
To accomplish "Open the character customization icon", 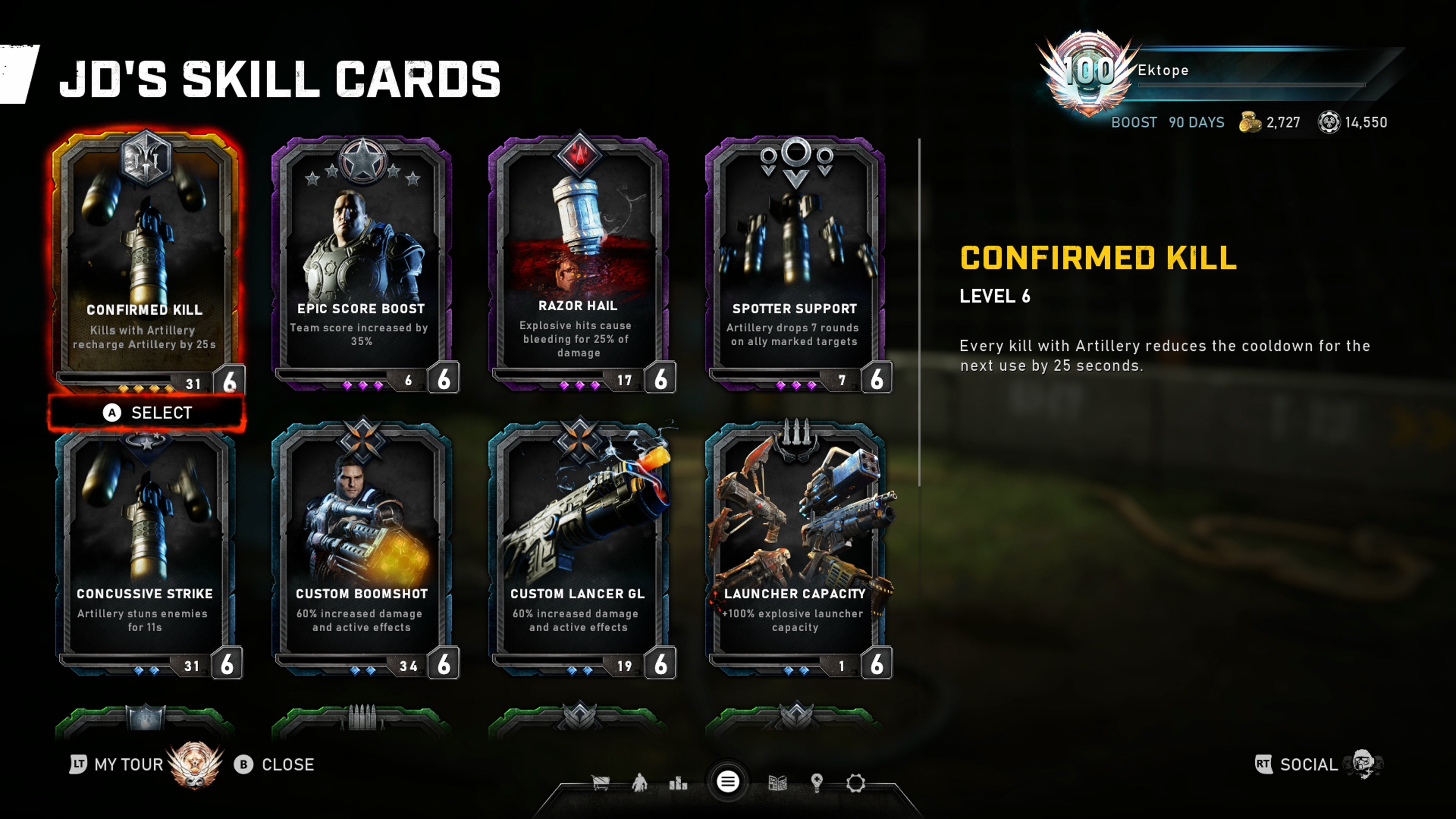I will [640, 783].
